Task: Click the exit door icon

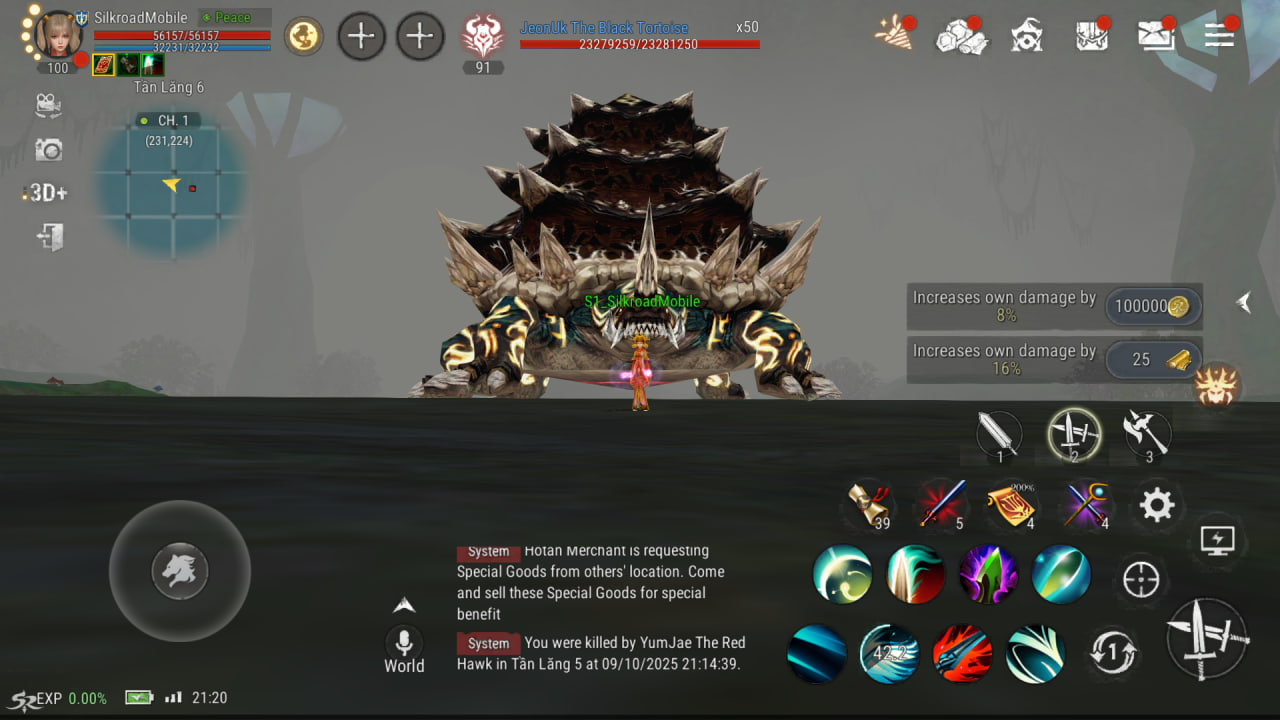Action: 50,237
